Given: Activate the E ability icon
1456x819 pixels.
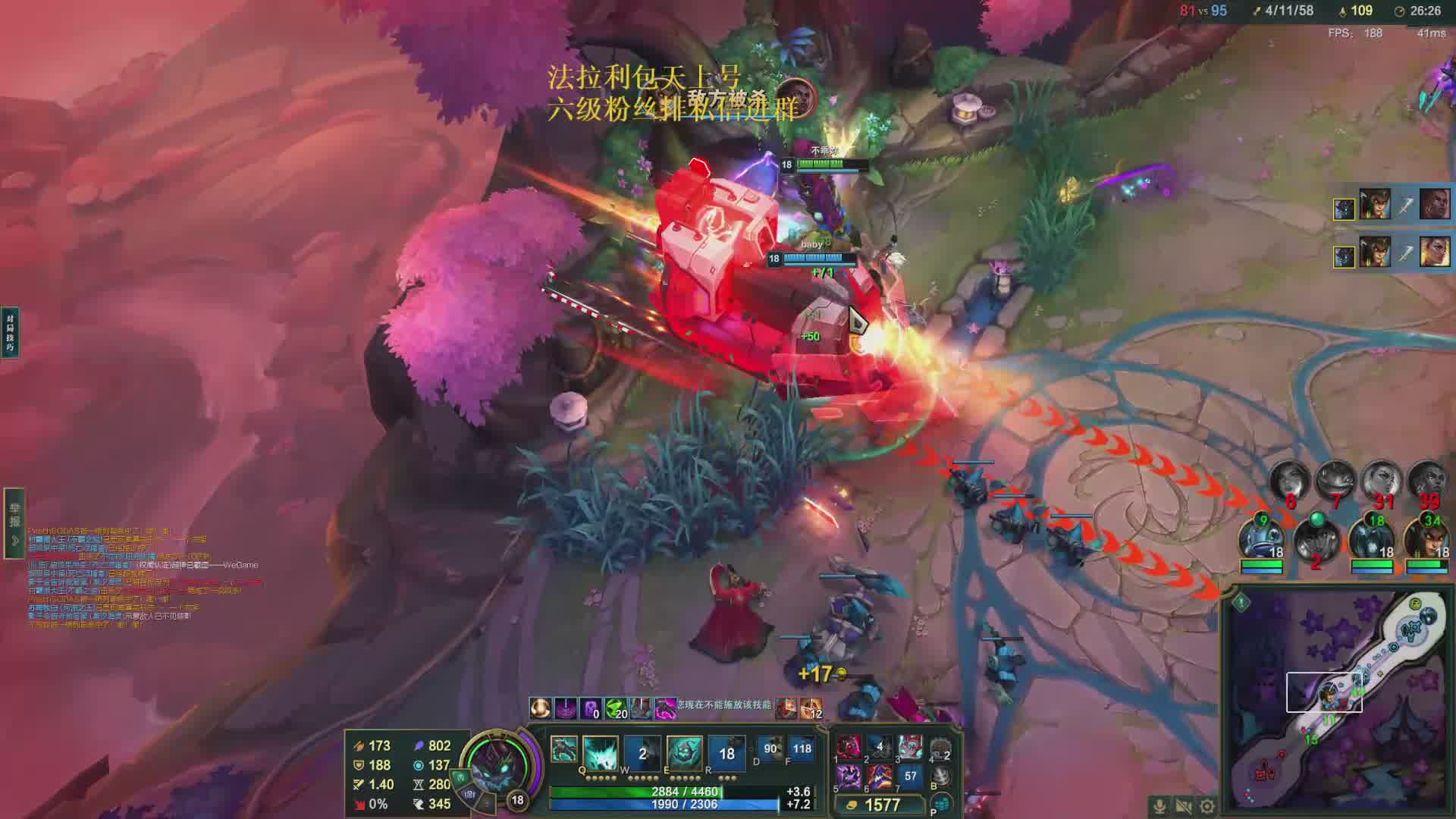Looking at the screenshot, I should tap(684, 752).
